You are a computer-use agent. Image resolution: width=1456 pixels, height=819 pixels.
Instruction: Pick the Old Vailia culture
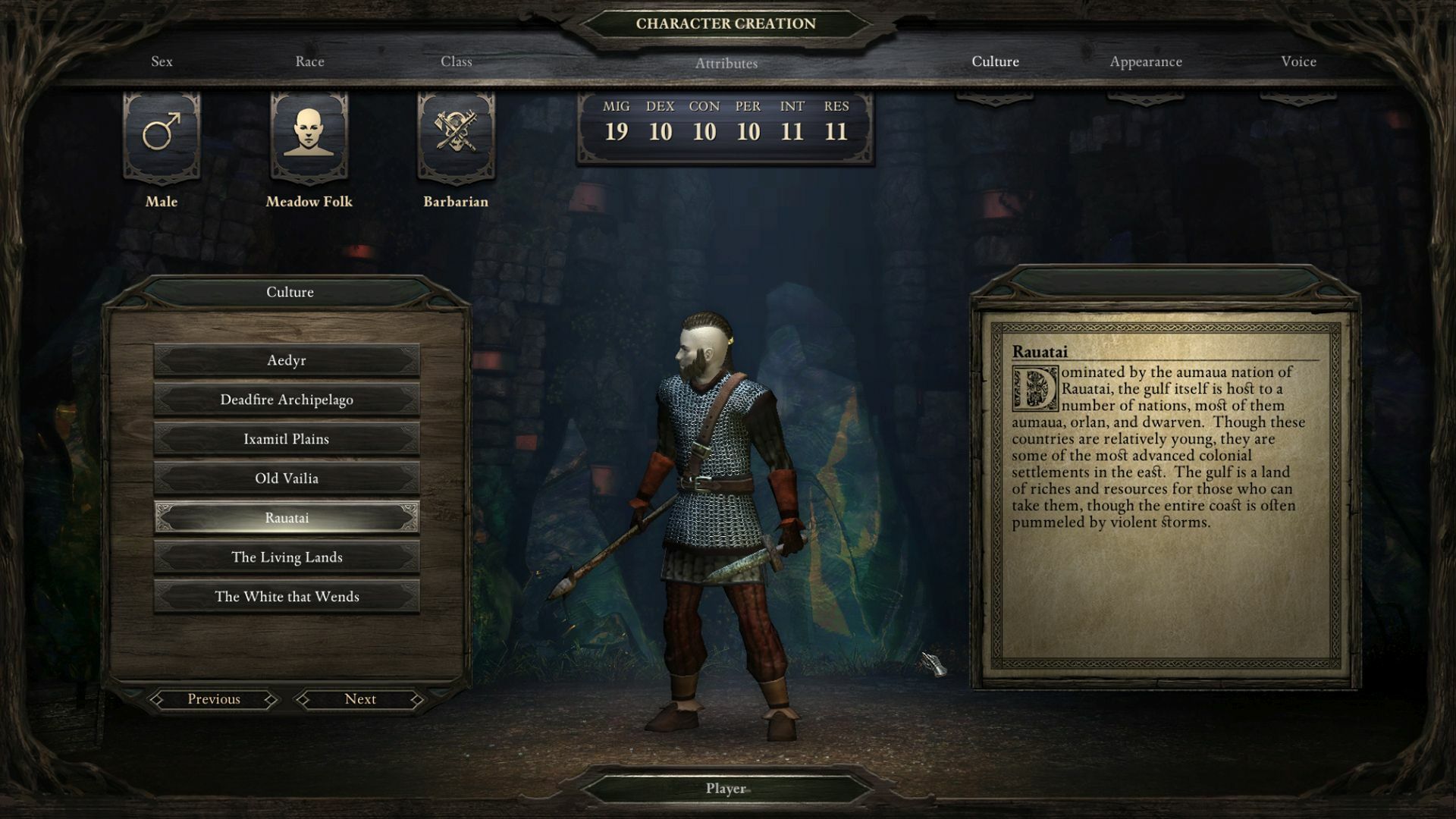(287, 478)
